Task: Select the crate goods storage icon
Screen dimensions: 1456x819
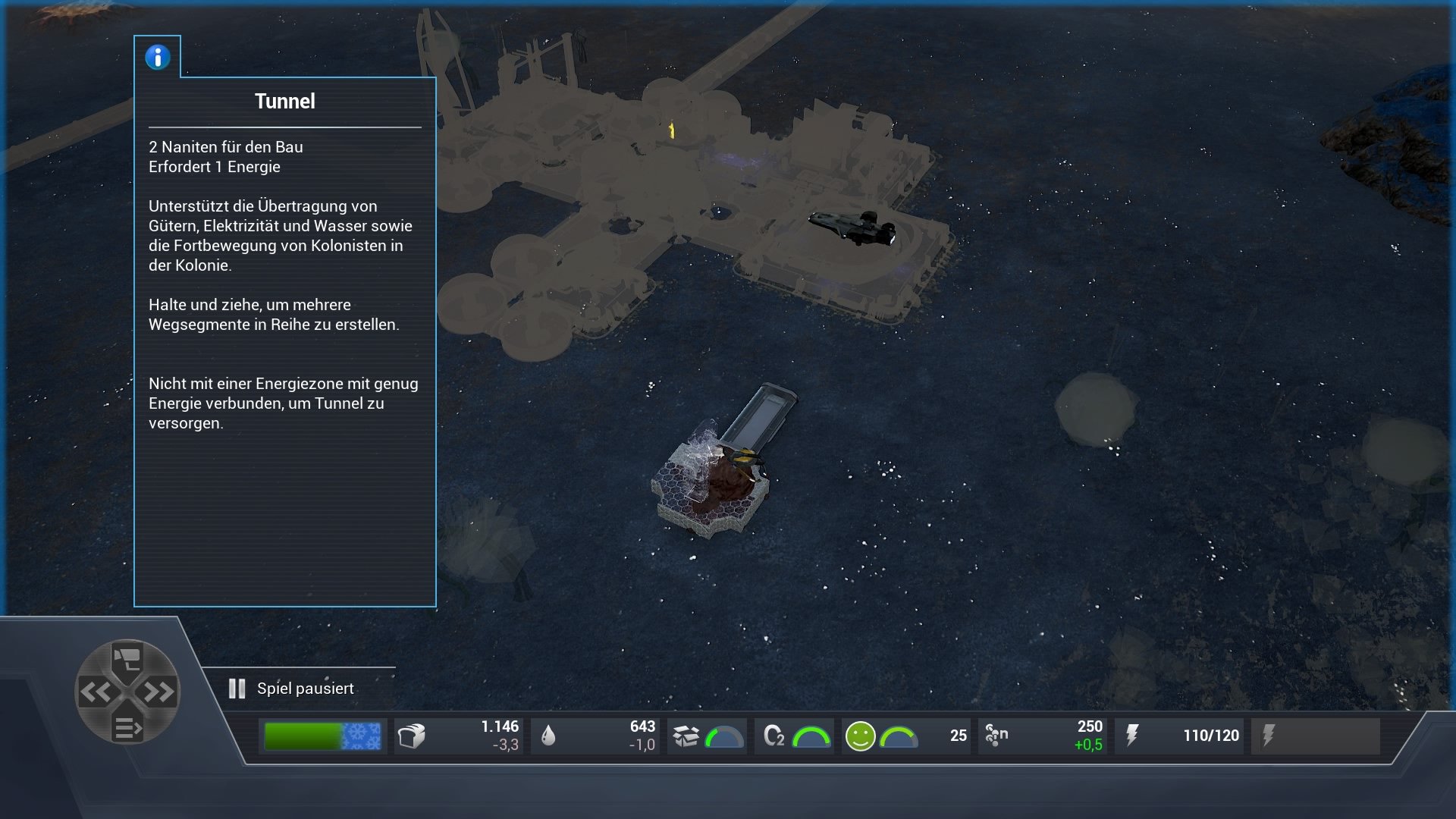Action: coord(688,735)
